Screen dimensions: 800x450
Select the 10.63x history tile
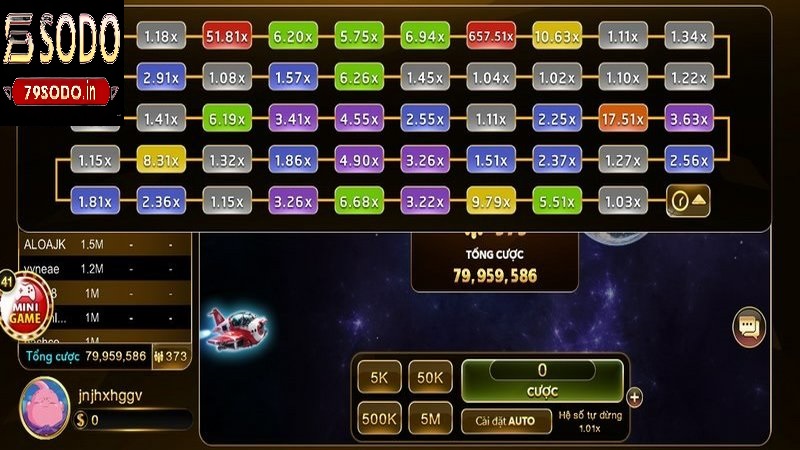(556, 37)
